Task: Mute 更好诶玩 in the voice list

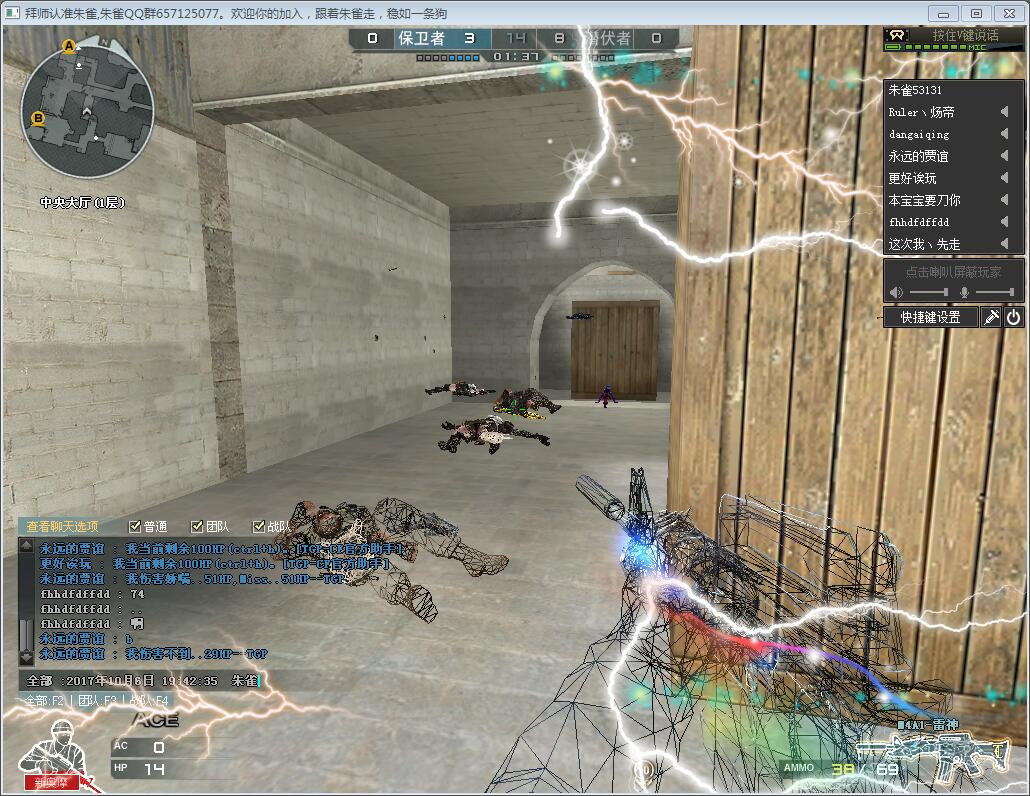Action: point(1004,178)
